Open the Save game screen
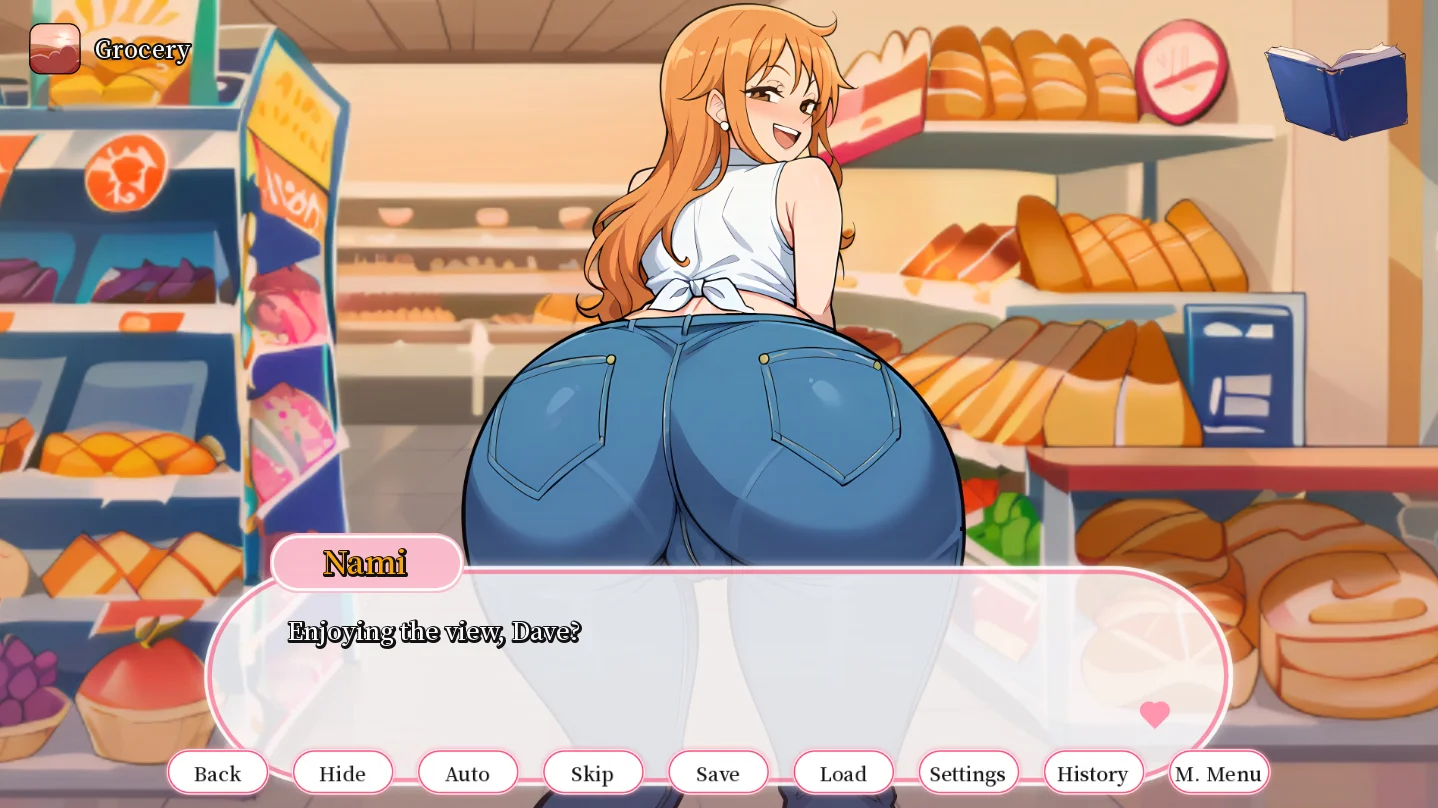1438x808 pixels. coord(718,773)
